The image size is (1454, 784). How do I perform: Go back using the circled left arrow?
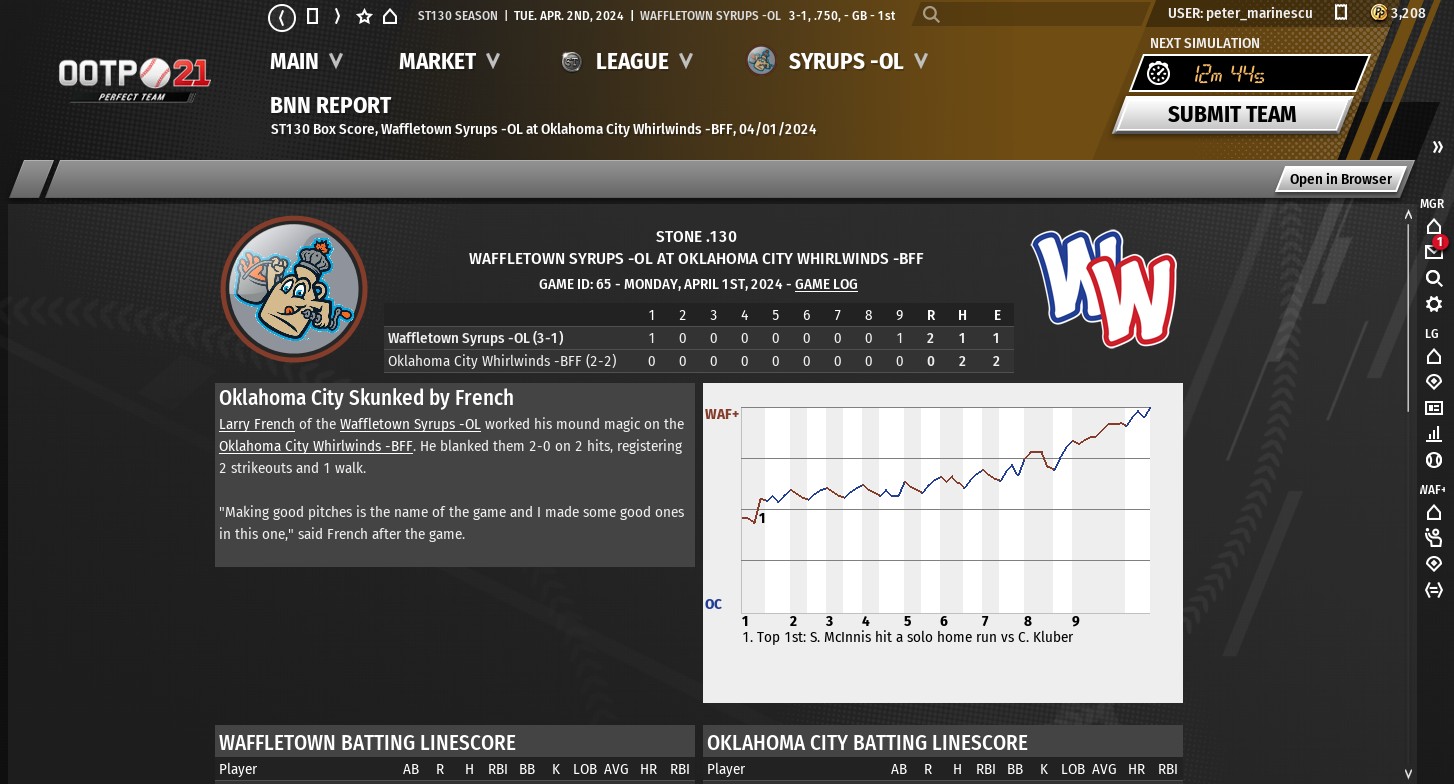282,16
